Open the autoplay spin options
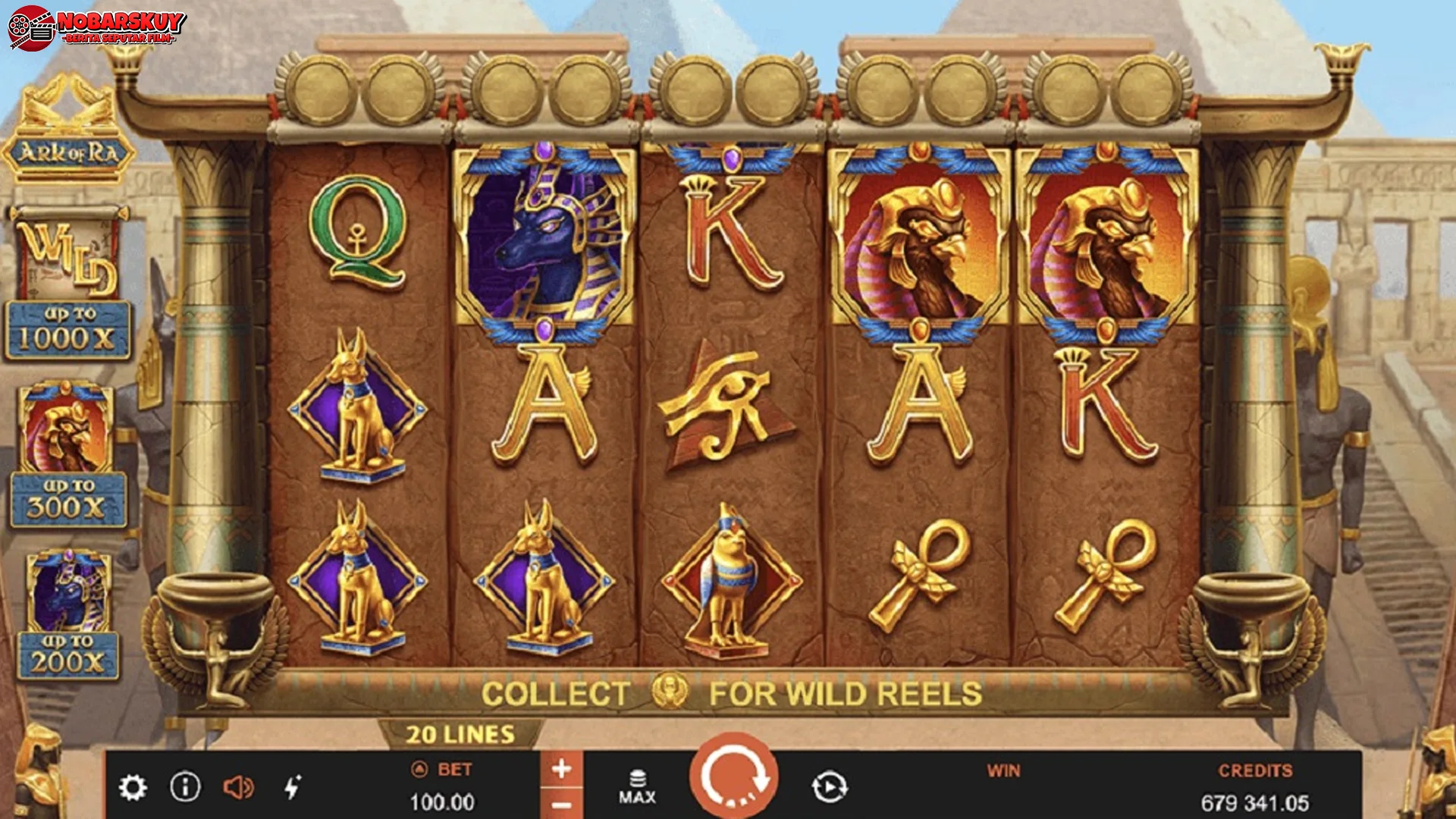The width and height of the screenshot is (1456, 819). pos(830,787)
